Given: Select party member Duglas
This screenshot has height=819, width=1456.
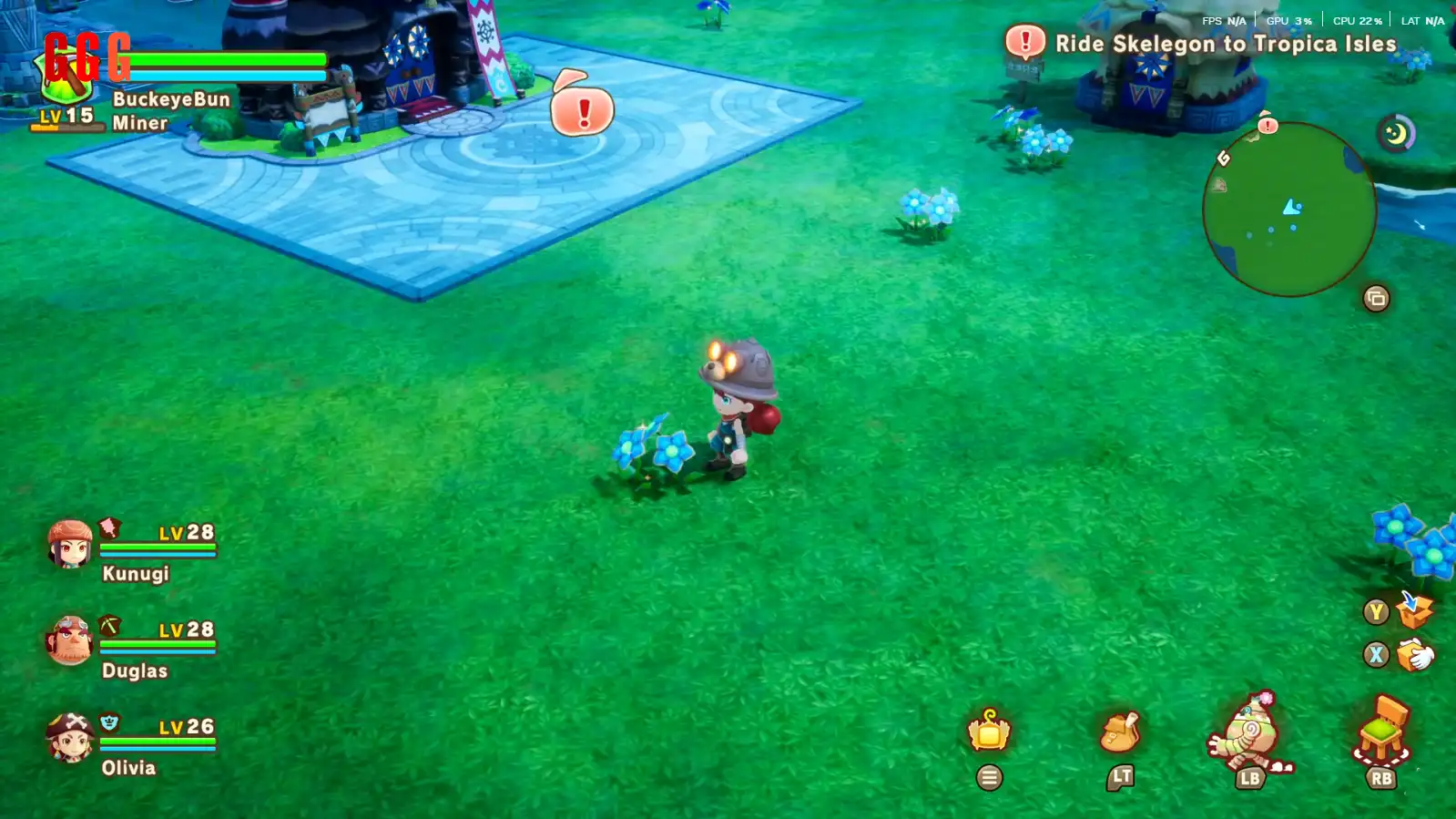Looking at the screenshot, I should pyautogui.click(x=71, y=641).
